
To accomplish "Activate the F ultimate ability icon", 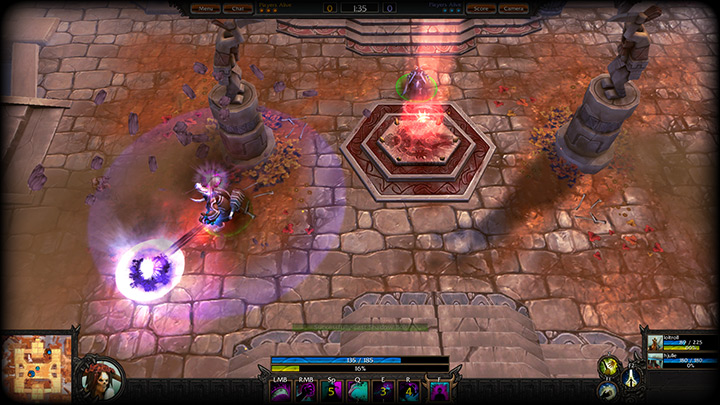I will pos(436,390).
